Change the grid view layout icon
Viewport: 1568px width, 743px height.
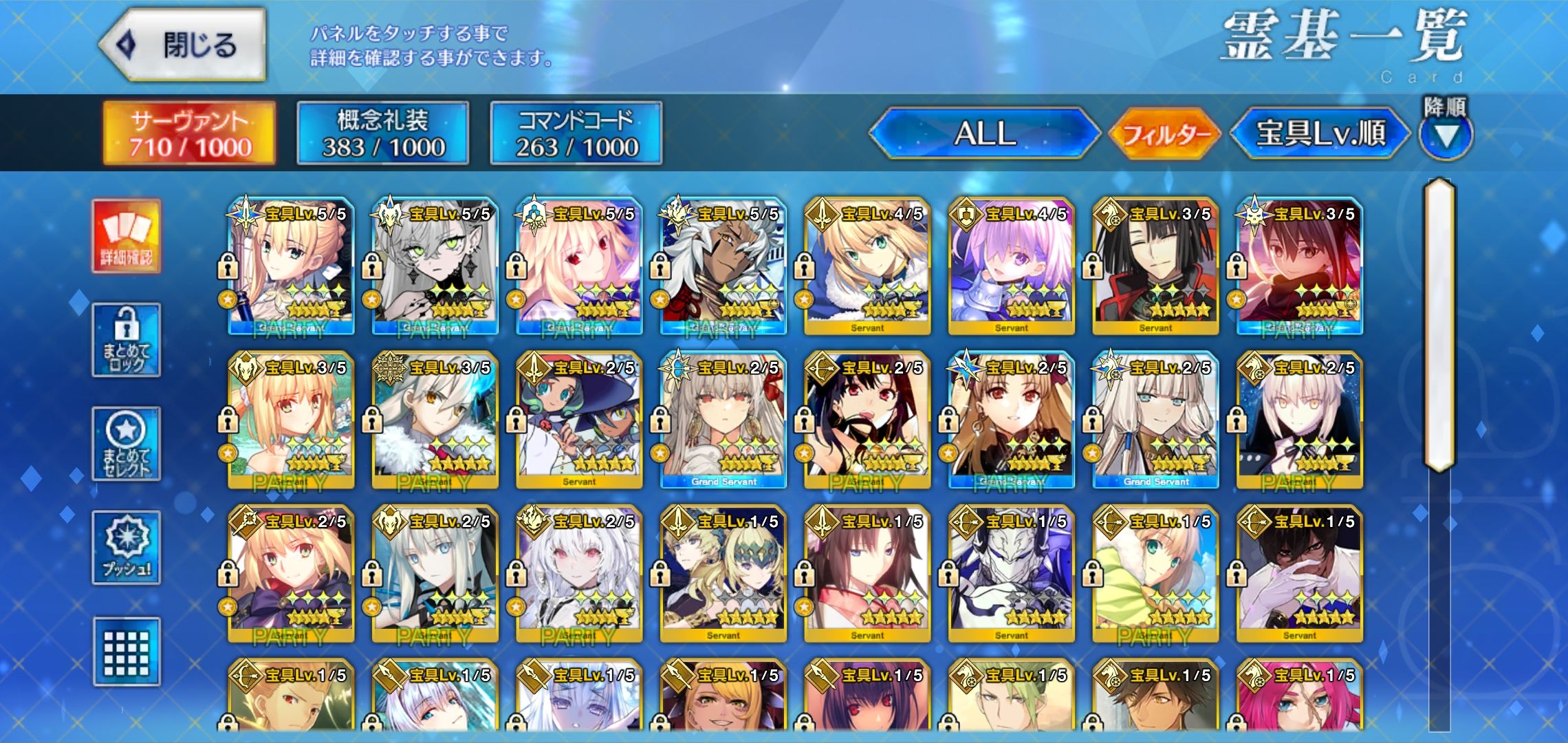coord(127,652)
